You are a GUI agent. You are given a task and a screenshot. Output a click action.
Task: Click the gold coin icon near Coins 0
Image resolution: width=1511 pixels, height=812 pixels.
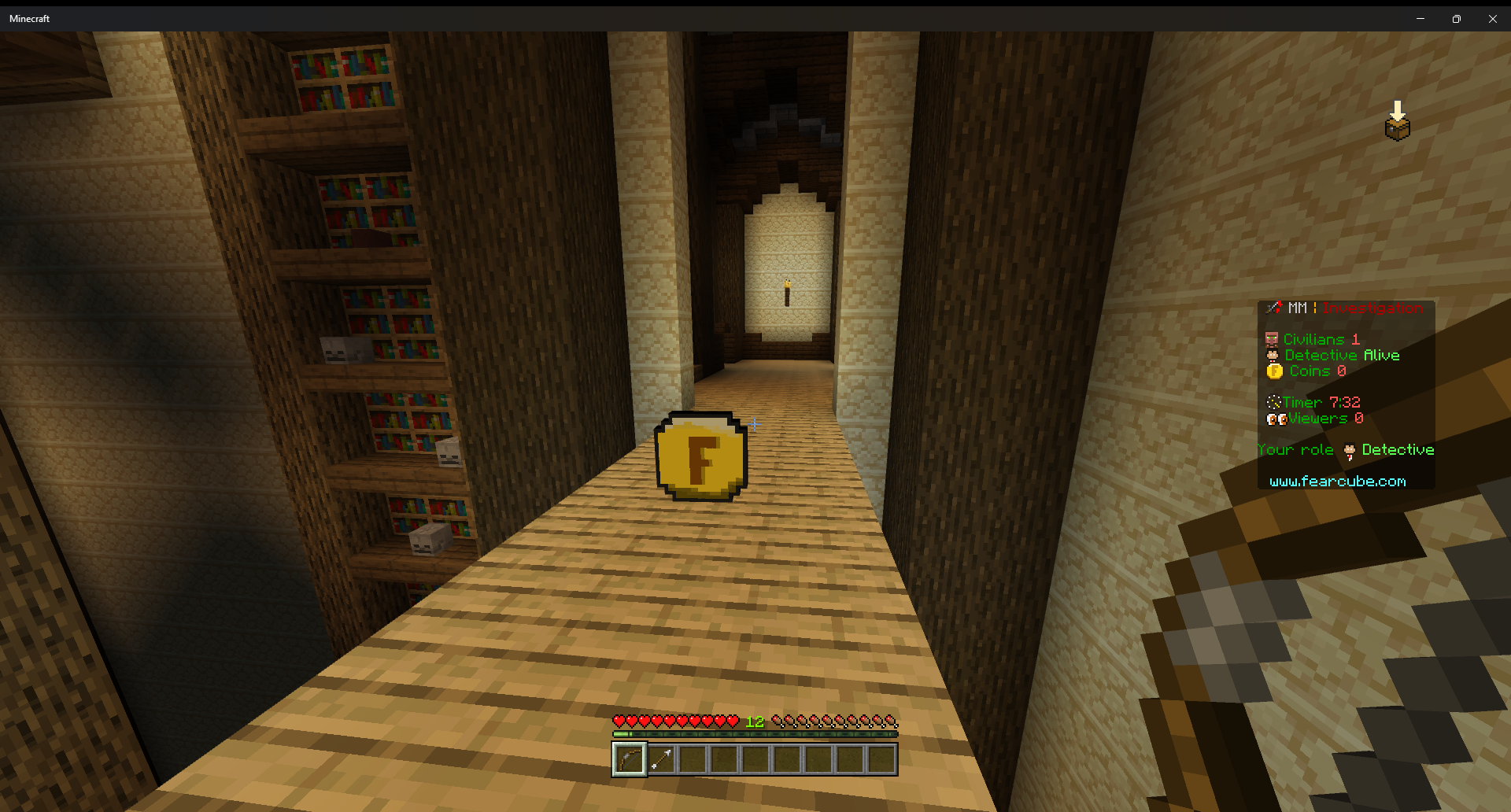click(x=1273, y=371)
